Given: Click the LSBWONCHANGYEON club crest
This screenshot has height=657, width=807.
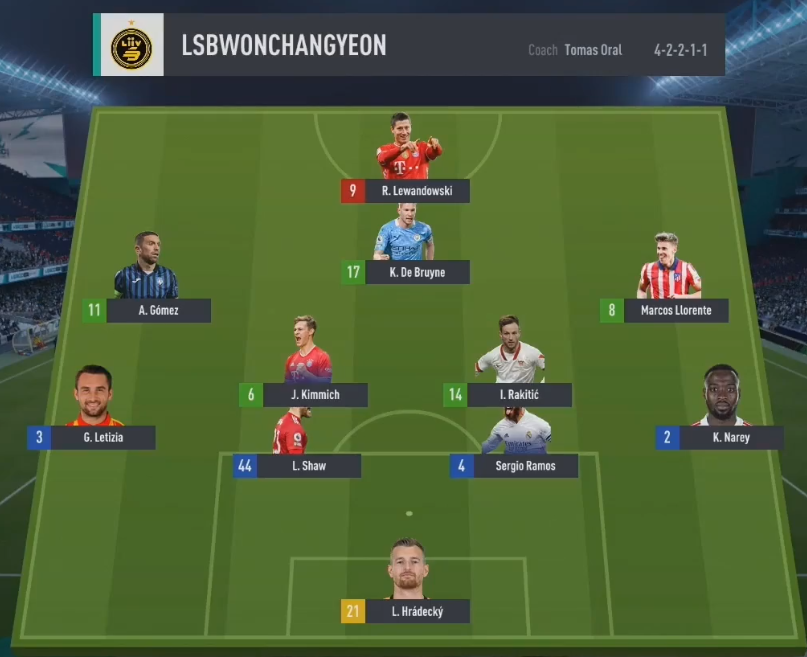Looking at the screenshot, I should click(131, 45).
